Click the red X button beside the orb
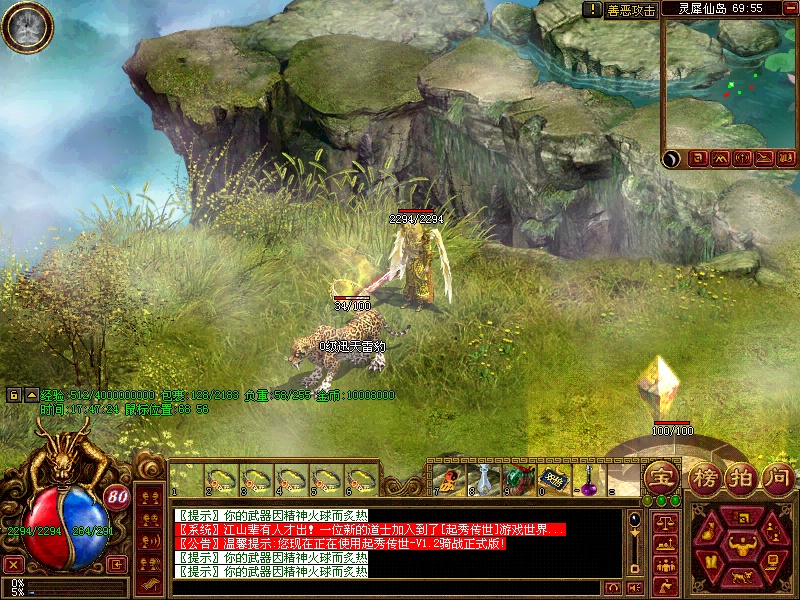 click(x=13, y=564)
